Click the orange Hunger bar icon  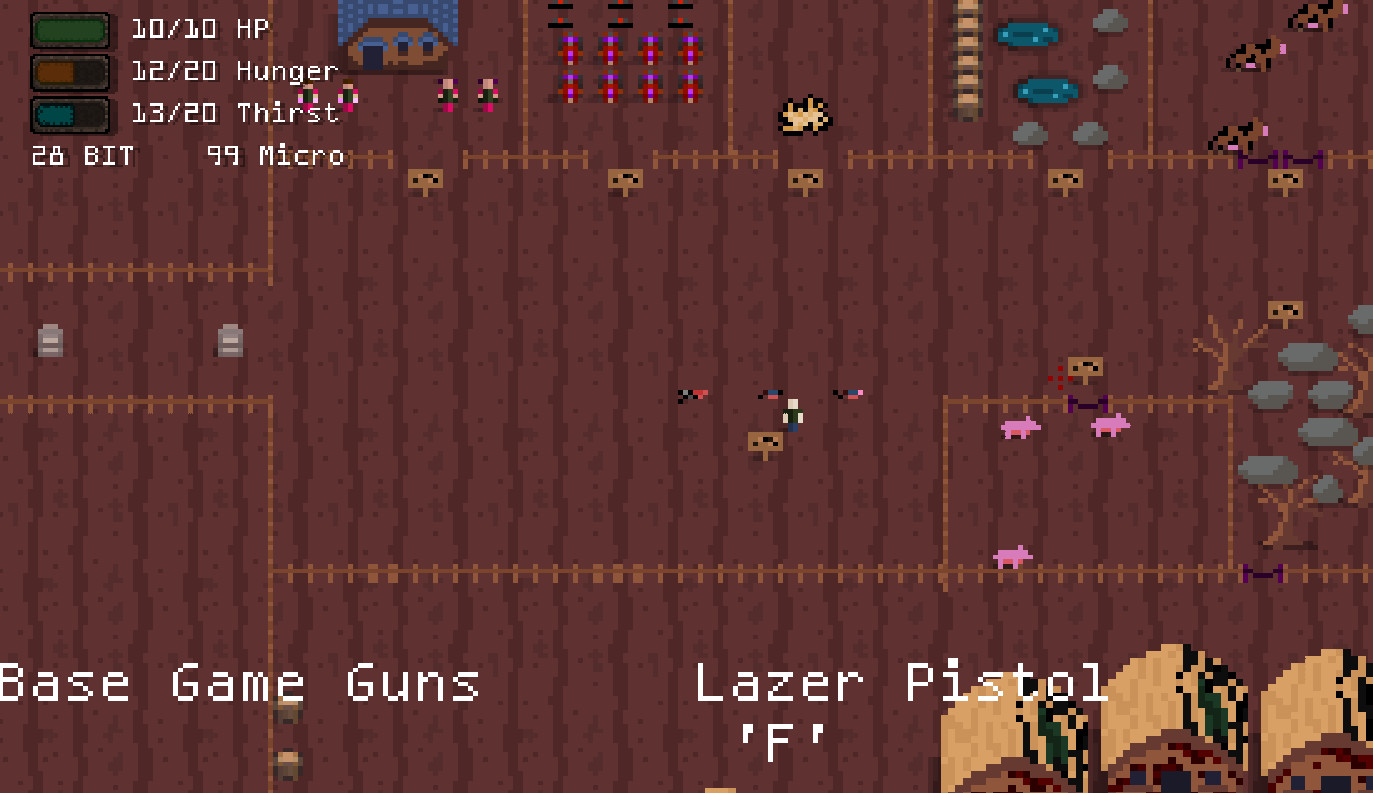click(70, 71)
